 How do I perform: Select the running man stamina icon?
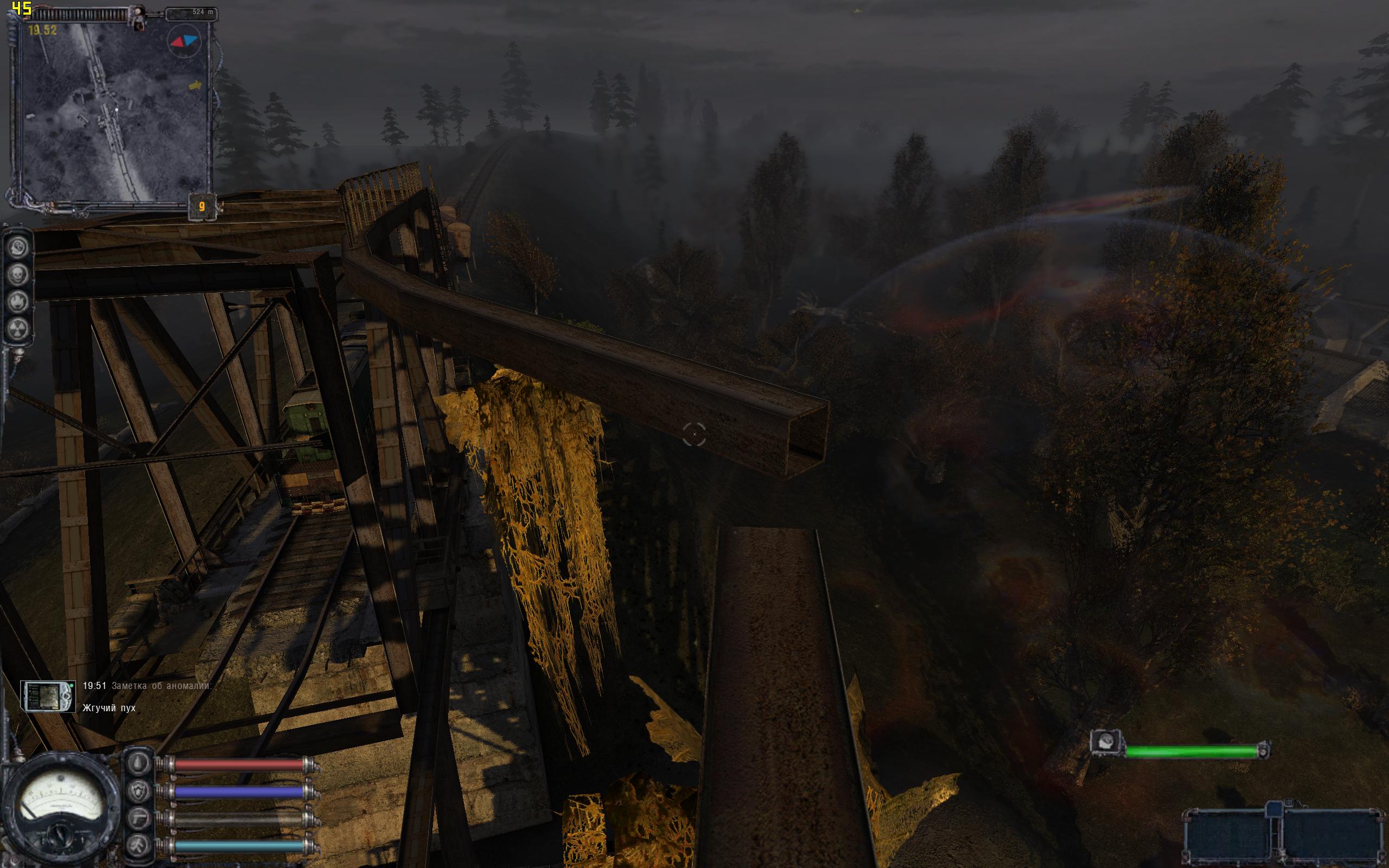[139, 846]
